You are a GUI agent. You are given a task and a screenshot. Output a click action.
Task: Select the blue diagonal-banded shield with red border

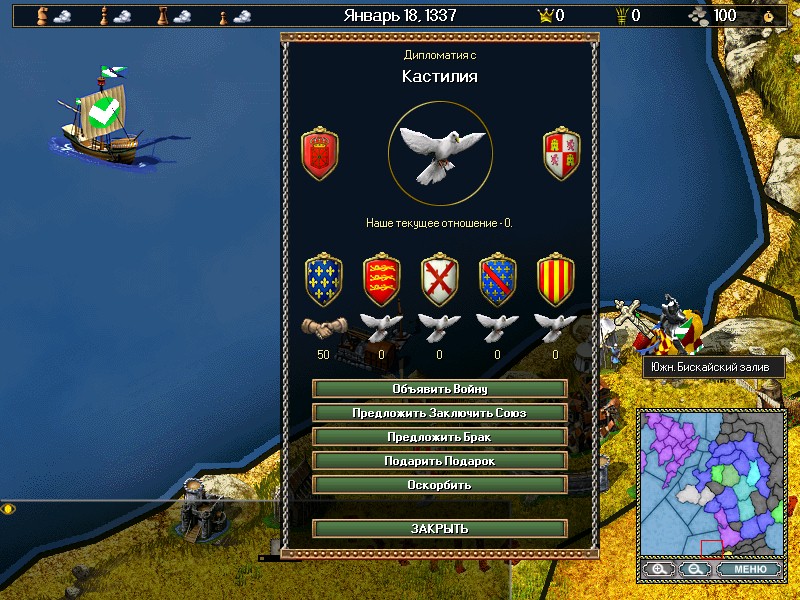[x=497, y=282]
